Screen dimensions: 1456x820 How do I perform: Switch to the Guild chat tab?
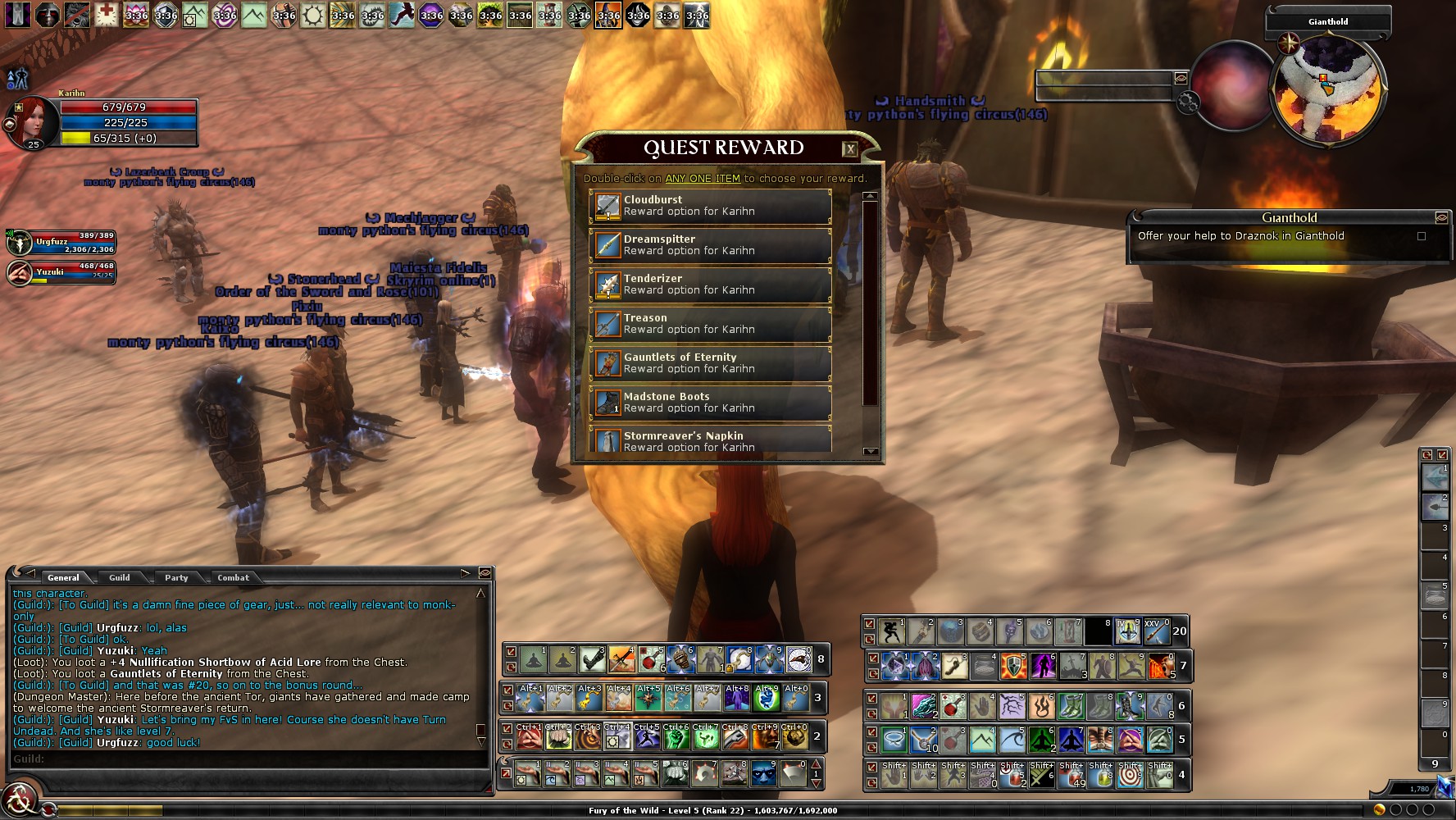[x=120, y=577]
